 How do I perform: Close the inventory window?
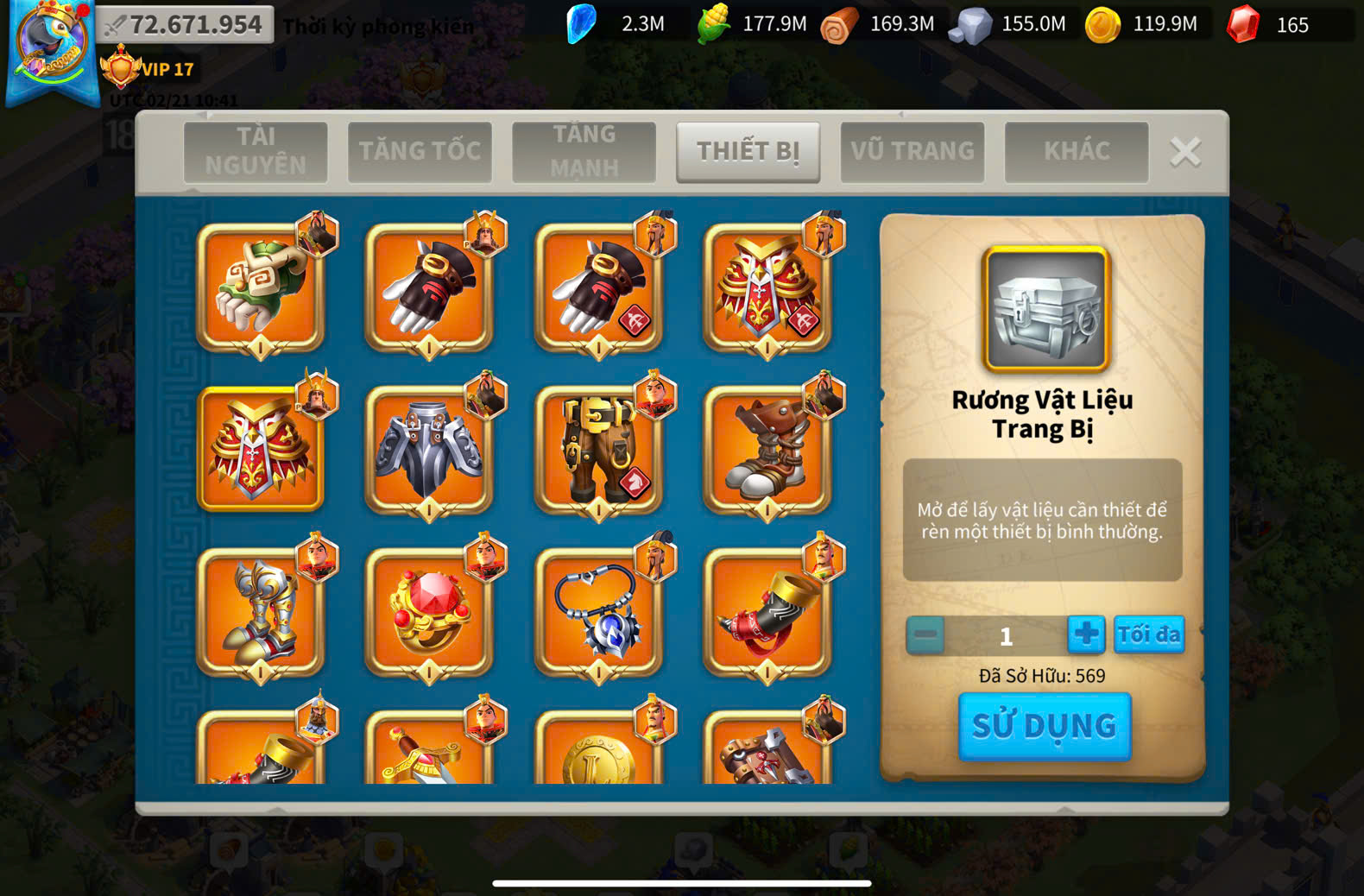click(x=1185, y=152)
